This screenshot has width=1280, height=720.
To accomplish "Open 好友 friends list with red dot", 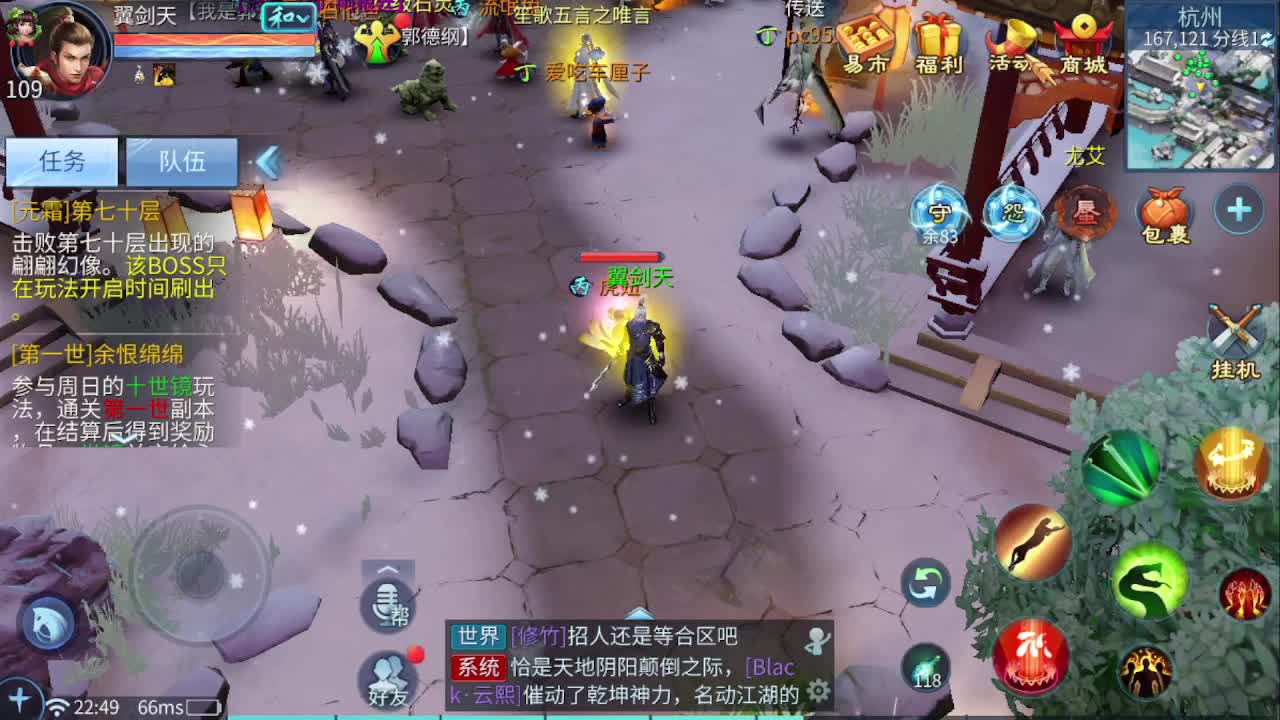I will click(390, 678).
